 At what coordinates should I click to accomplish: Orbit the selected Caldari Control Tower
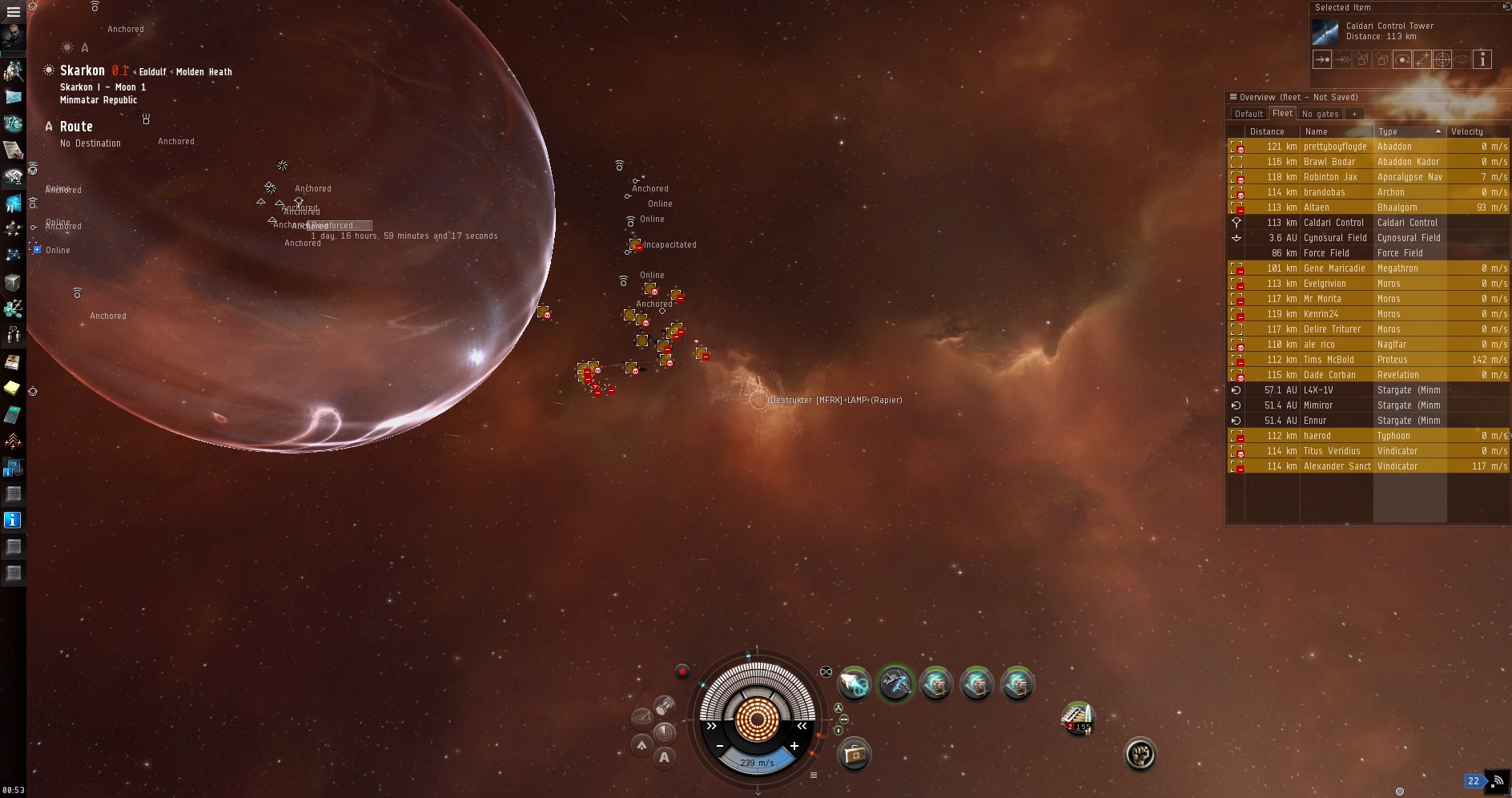pyautogui.click(x=1402, y=59)
